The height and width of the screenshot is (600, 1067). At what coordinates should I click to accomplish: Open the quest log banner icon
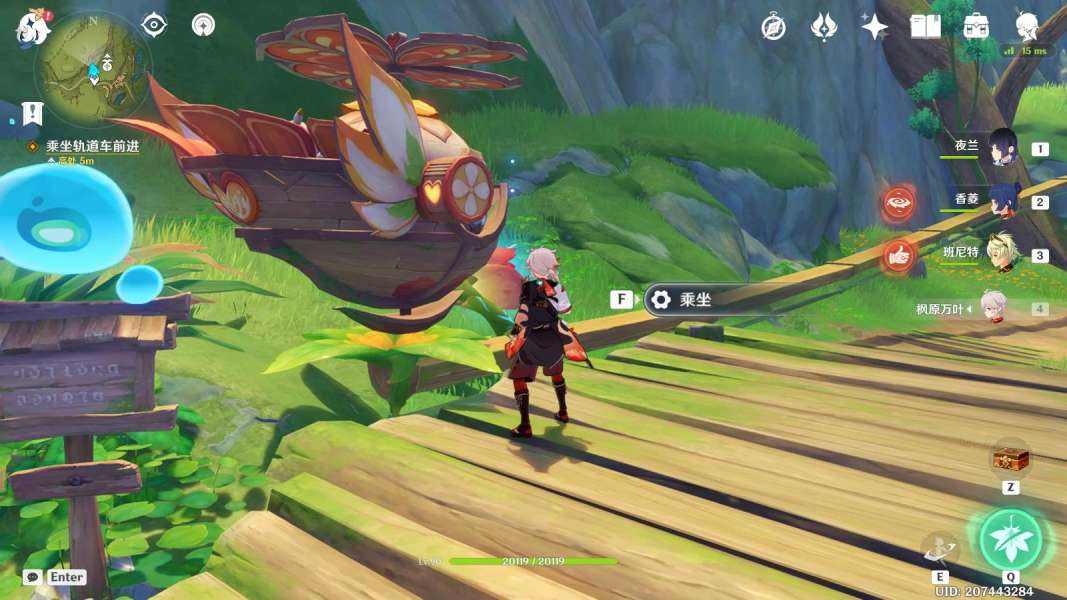[x=32, y=113]
